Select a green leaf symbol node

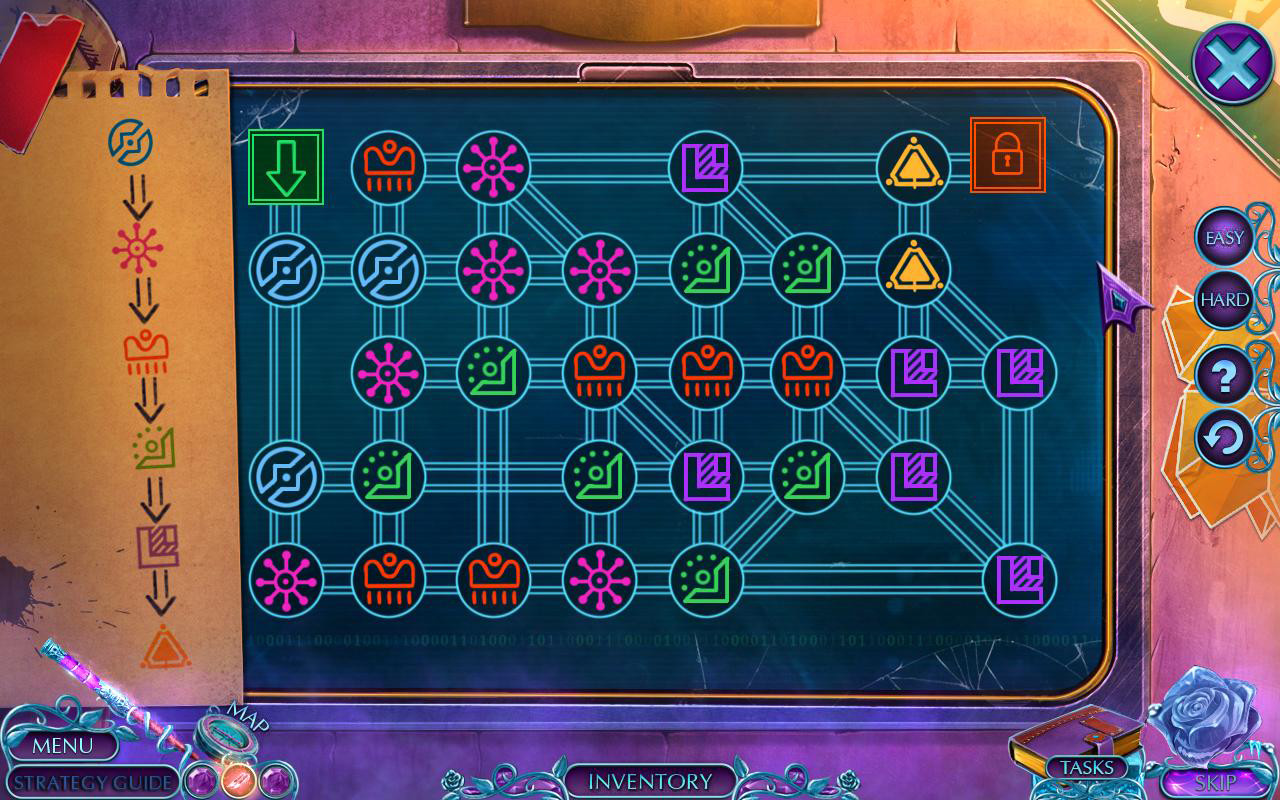706,268
